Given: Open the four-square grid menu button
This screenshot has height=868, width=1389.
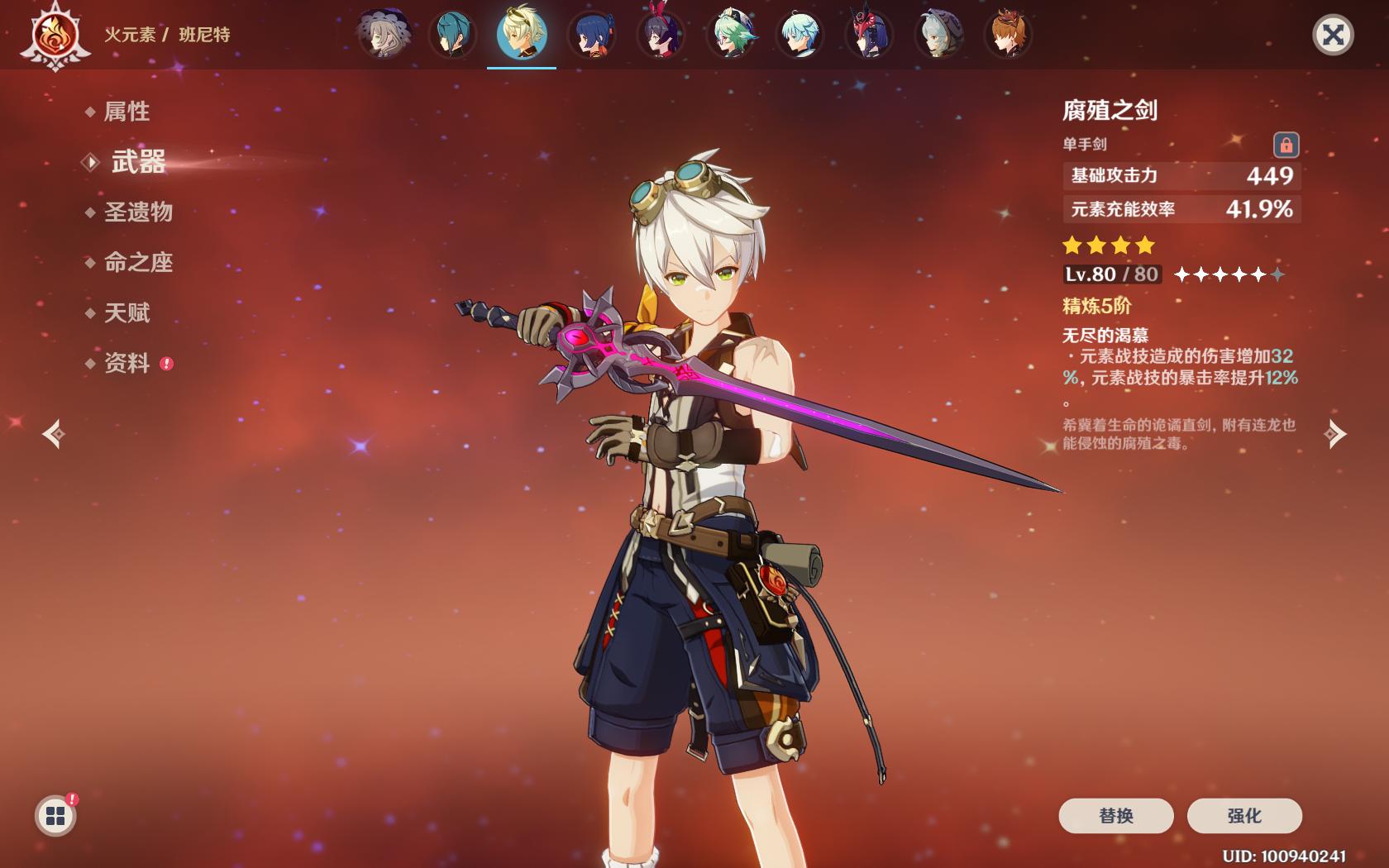Looking at the screenshot, I should coord(55,817).
